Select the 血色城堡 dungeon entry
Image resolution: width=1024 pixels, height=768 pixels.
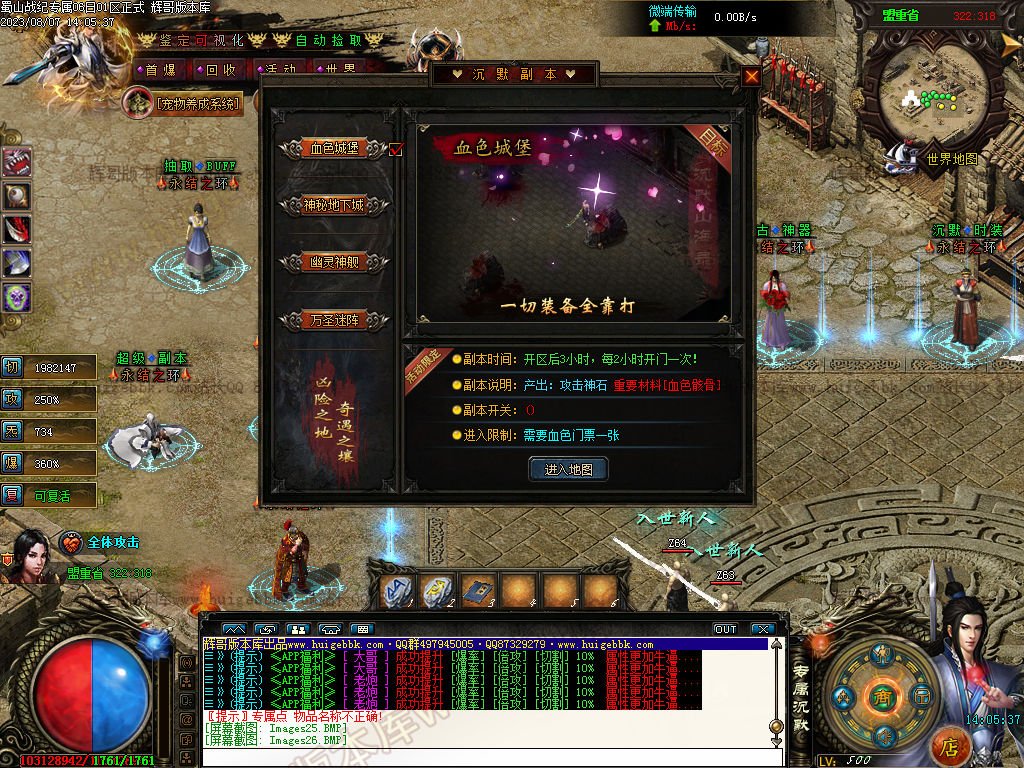coord(335,148)
